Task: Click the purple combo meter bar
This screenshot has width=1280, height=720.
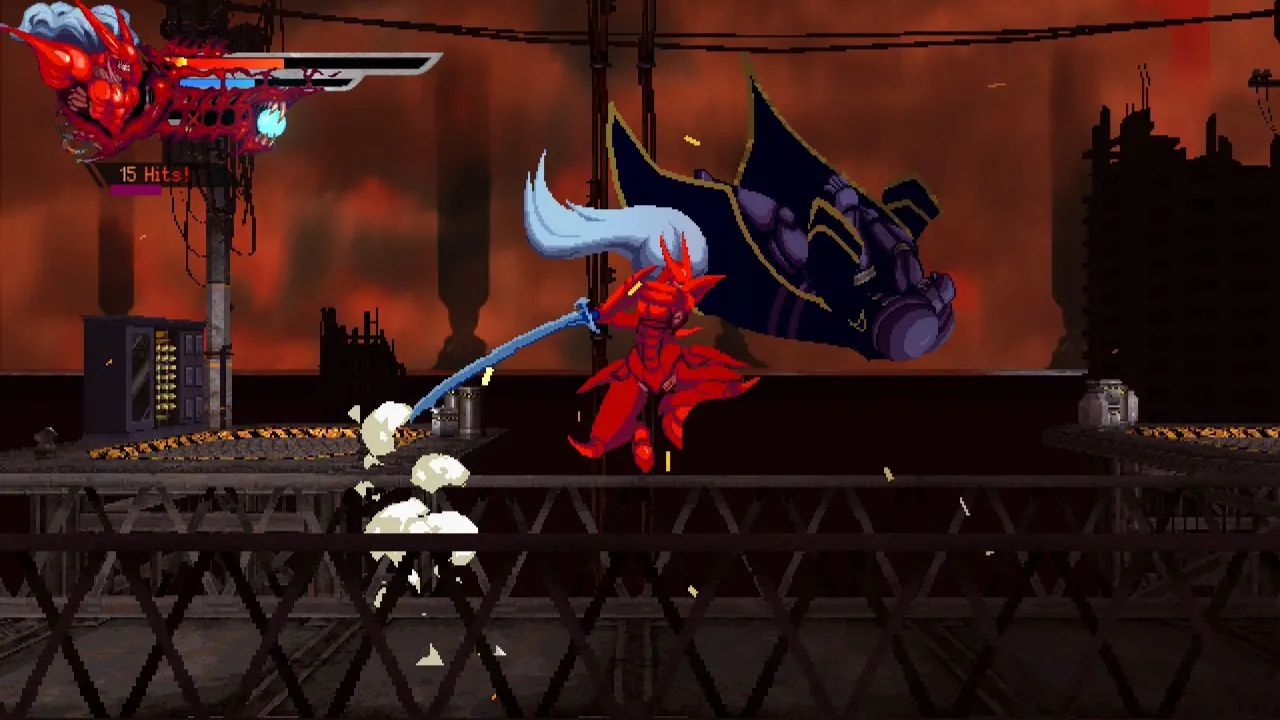Action: (x=134, y=190)
